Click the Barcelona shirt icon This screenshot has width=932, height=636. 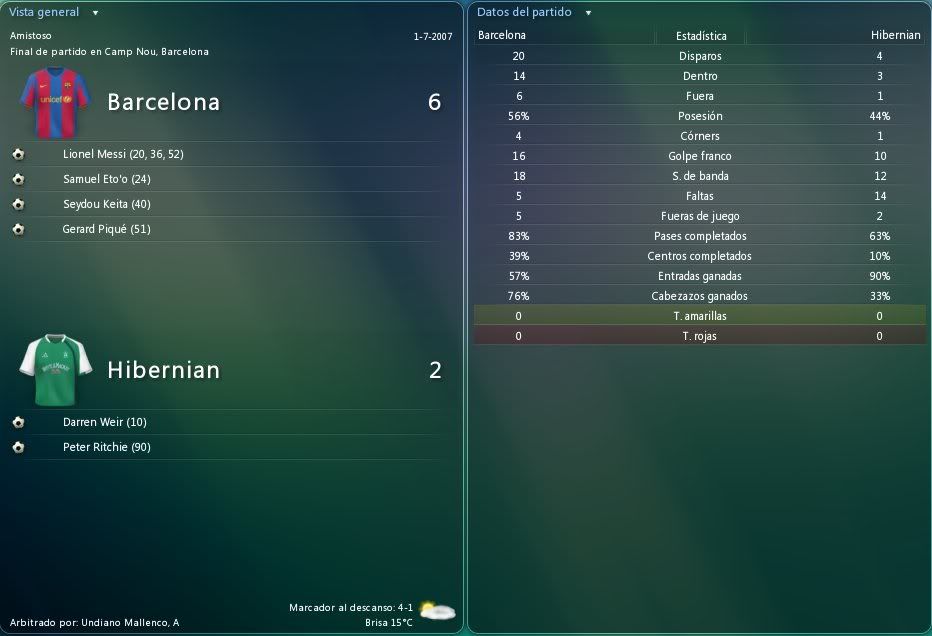54,101
